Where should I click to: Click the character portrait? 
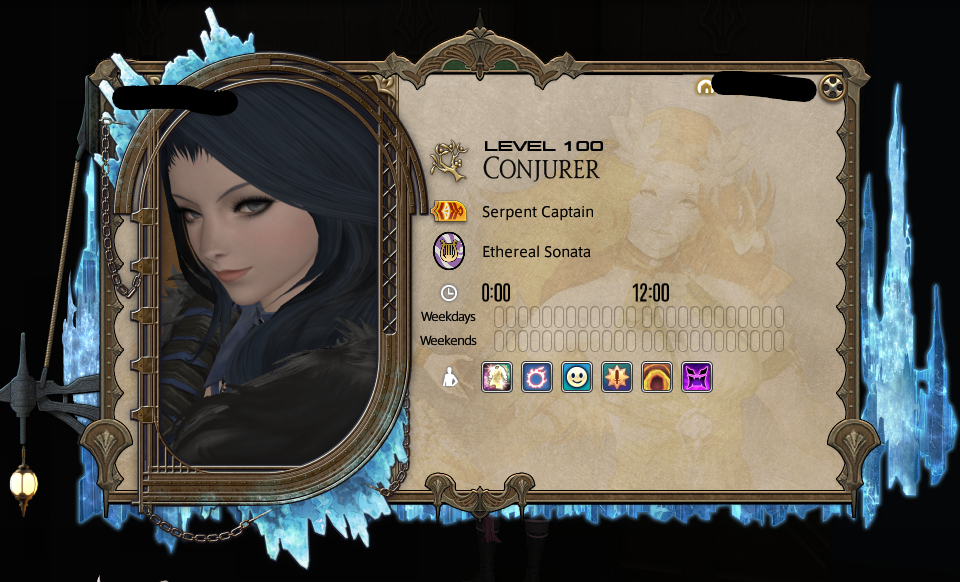(265, 280)
